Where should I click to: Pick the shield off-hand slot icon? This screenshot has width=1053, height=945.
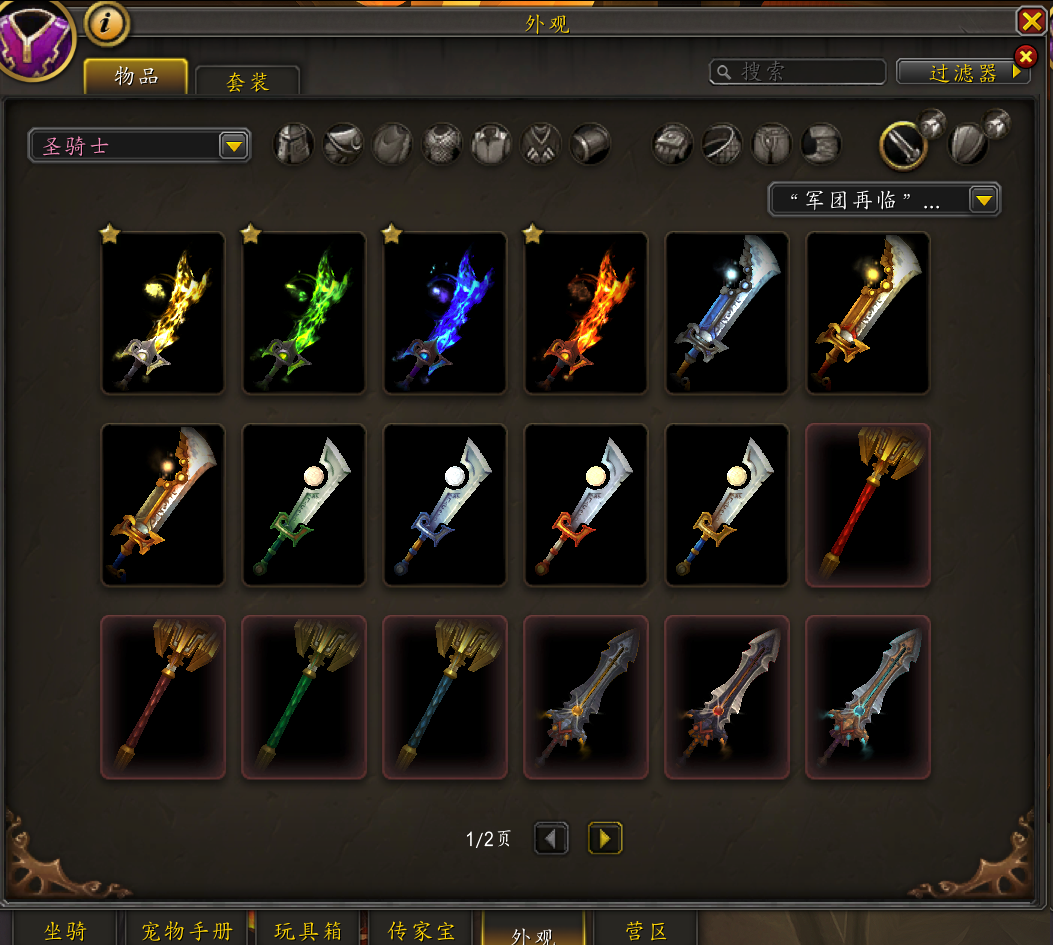968,145
